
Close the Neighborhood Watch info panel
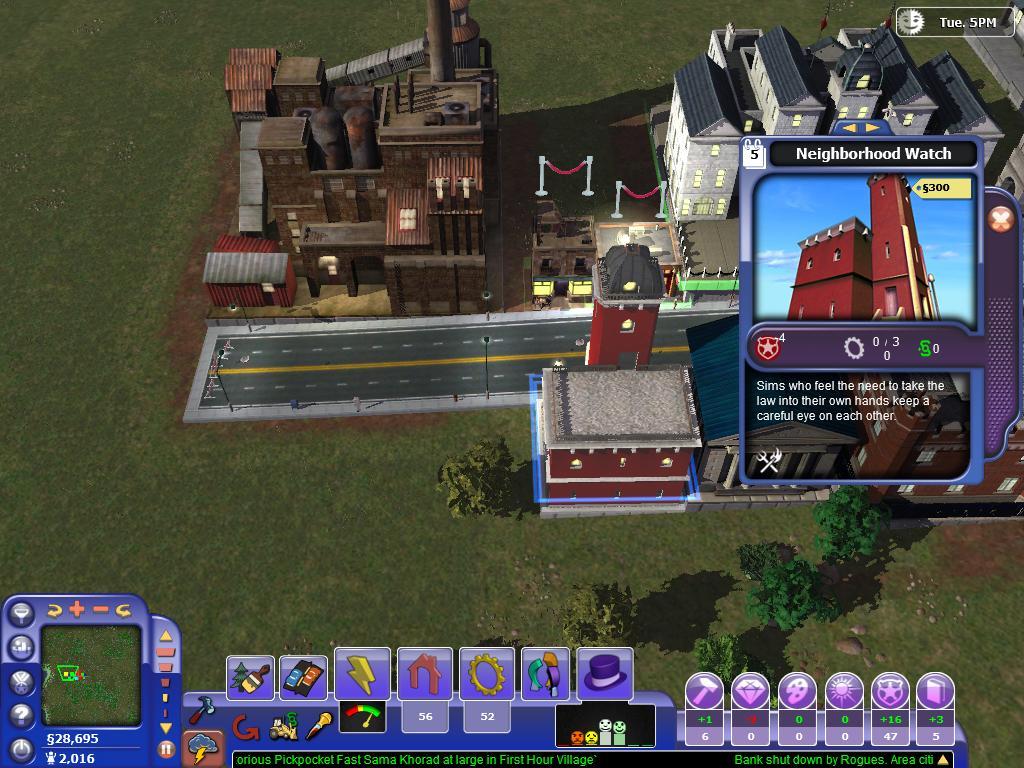pyautogui.click(x=1000, y=220)
